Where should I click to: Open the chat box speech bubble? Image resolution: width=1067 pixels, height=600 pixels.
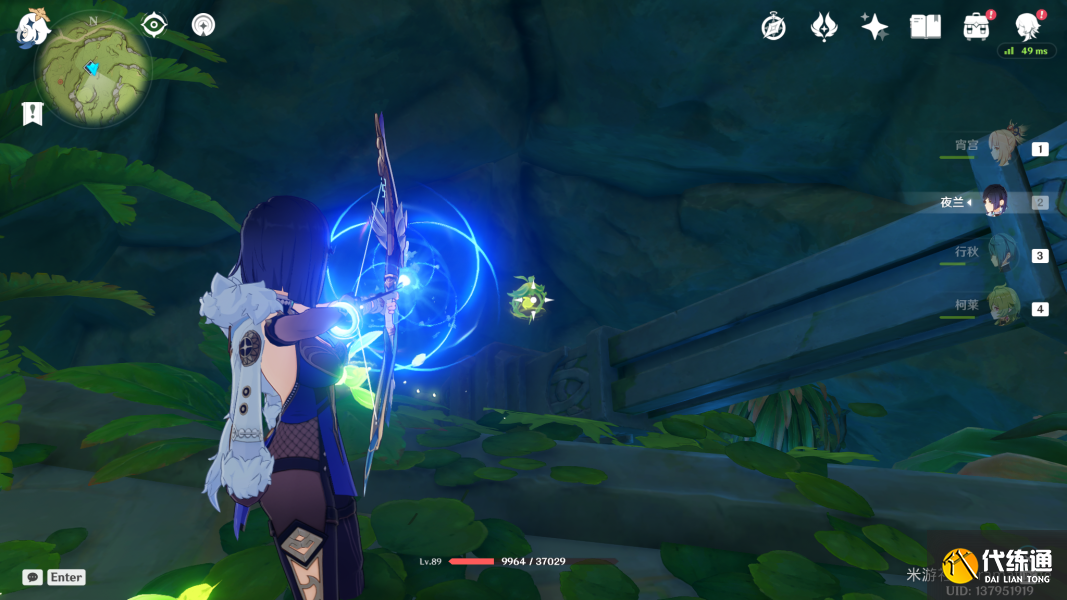[33, 577]
